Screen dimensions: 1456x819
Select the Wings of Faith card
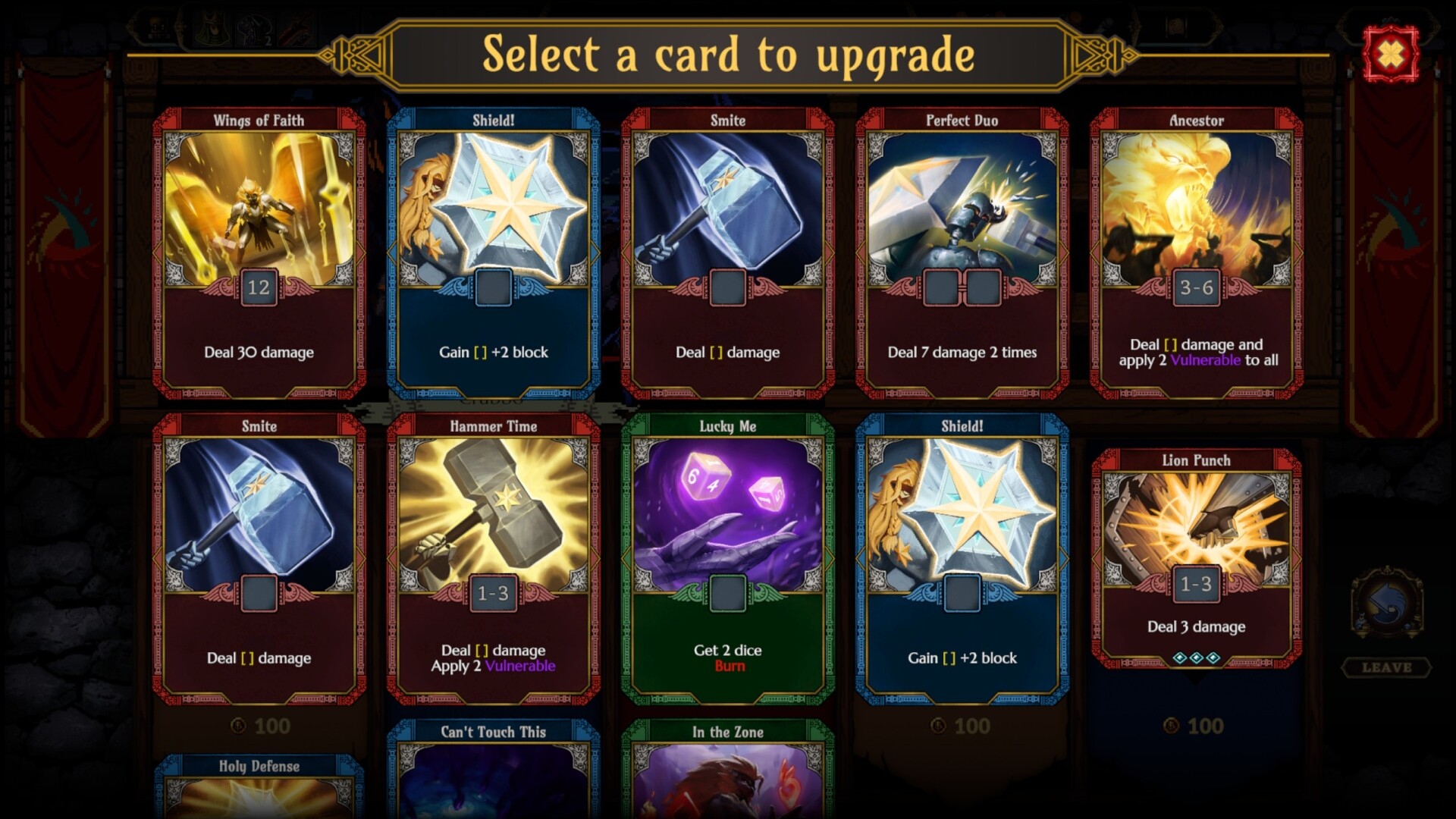(259, 253)
